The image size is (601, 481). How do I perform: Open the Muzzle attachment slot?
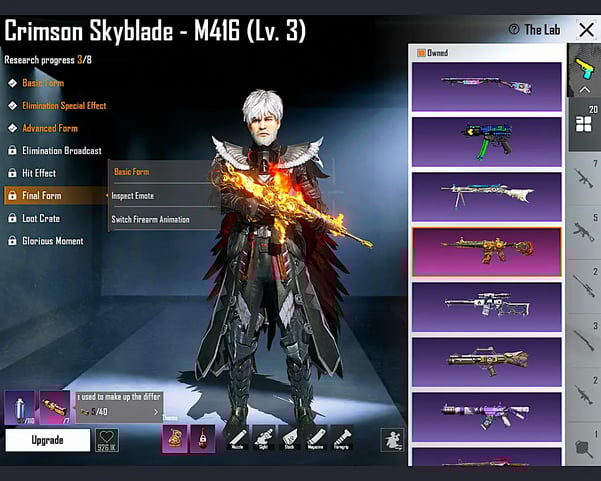[238, 438]
